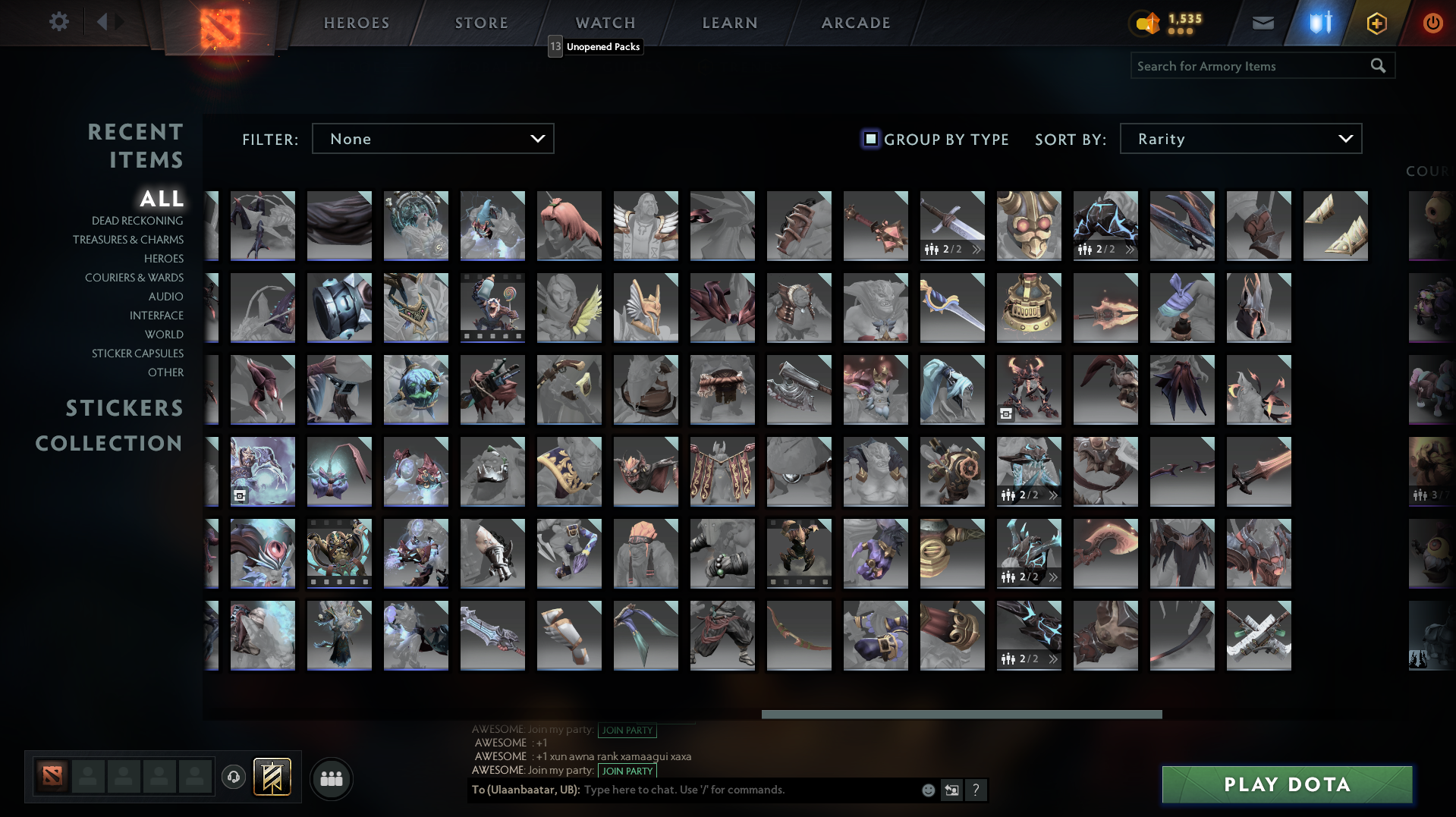Open the STORE menu item

(x=481, y=23)
